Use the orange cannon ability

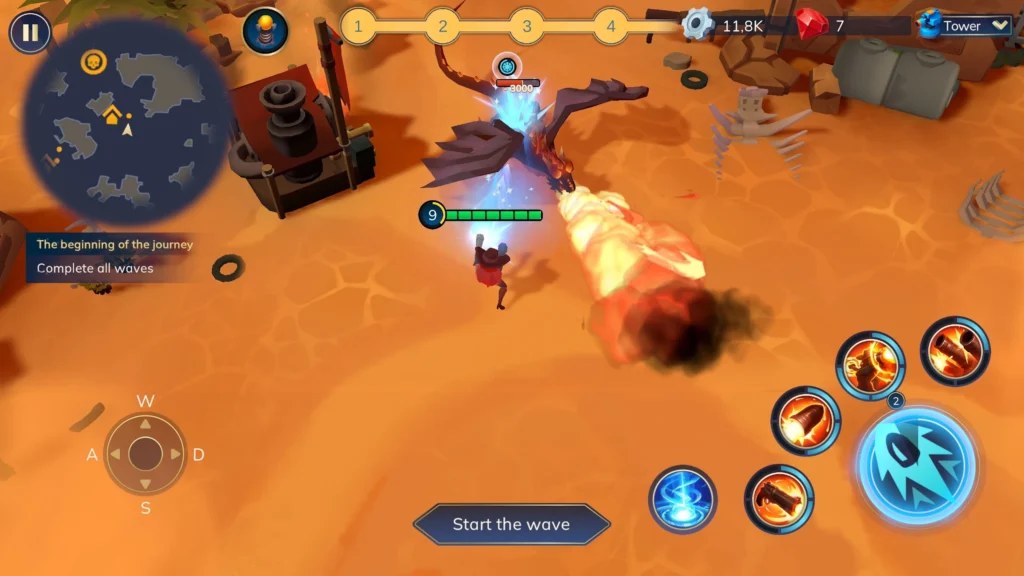(779, 498)
